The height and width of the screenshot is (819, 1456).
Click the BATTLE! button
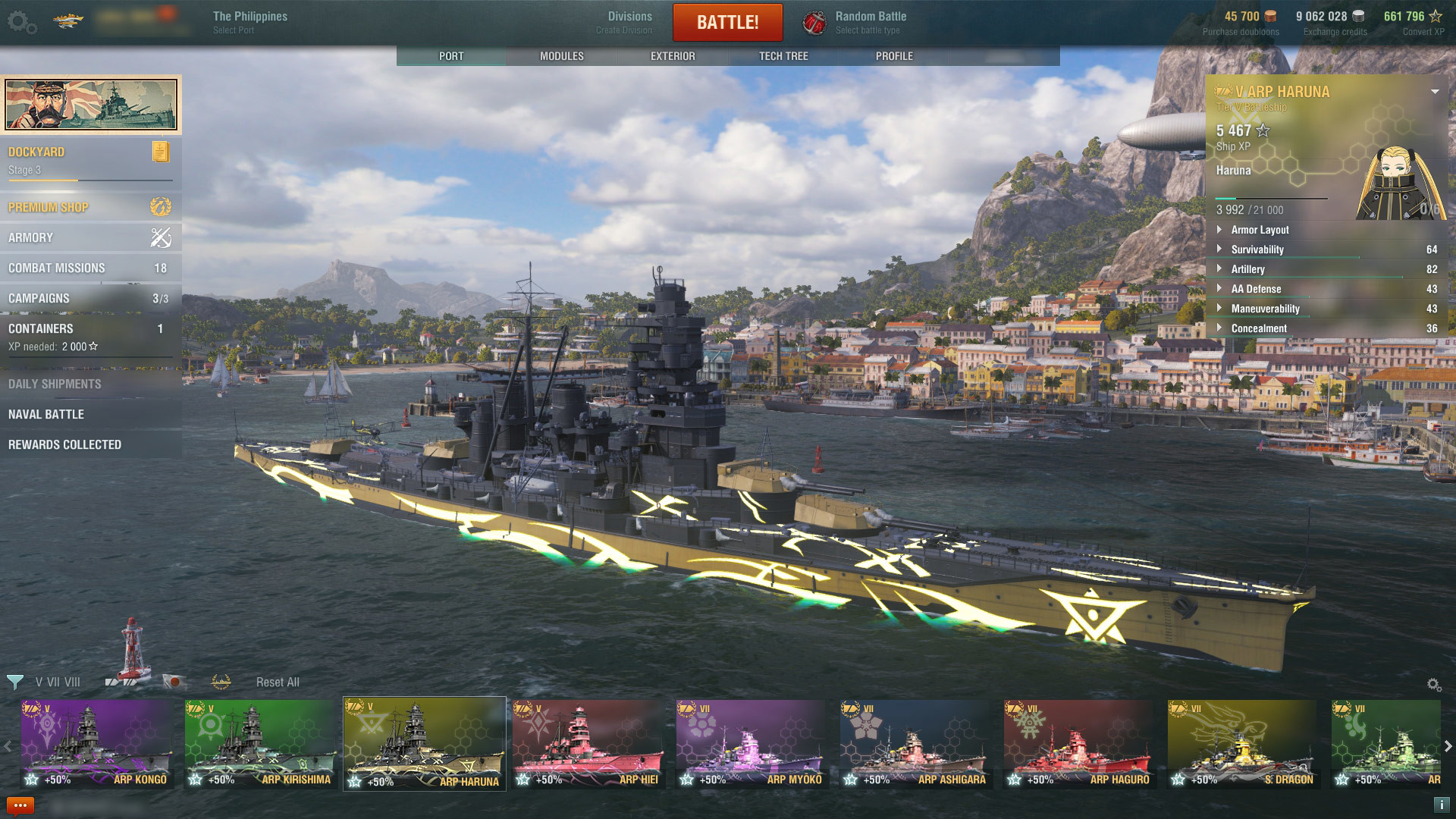point(727,22)
